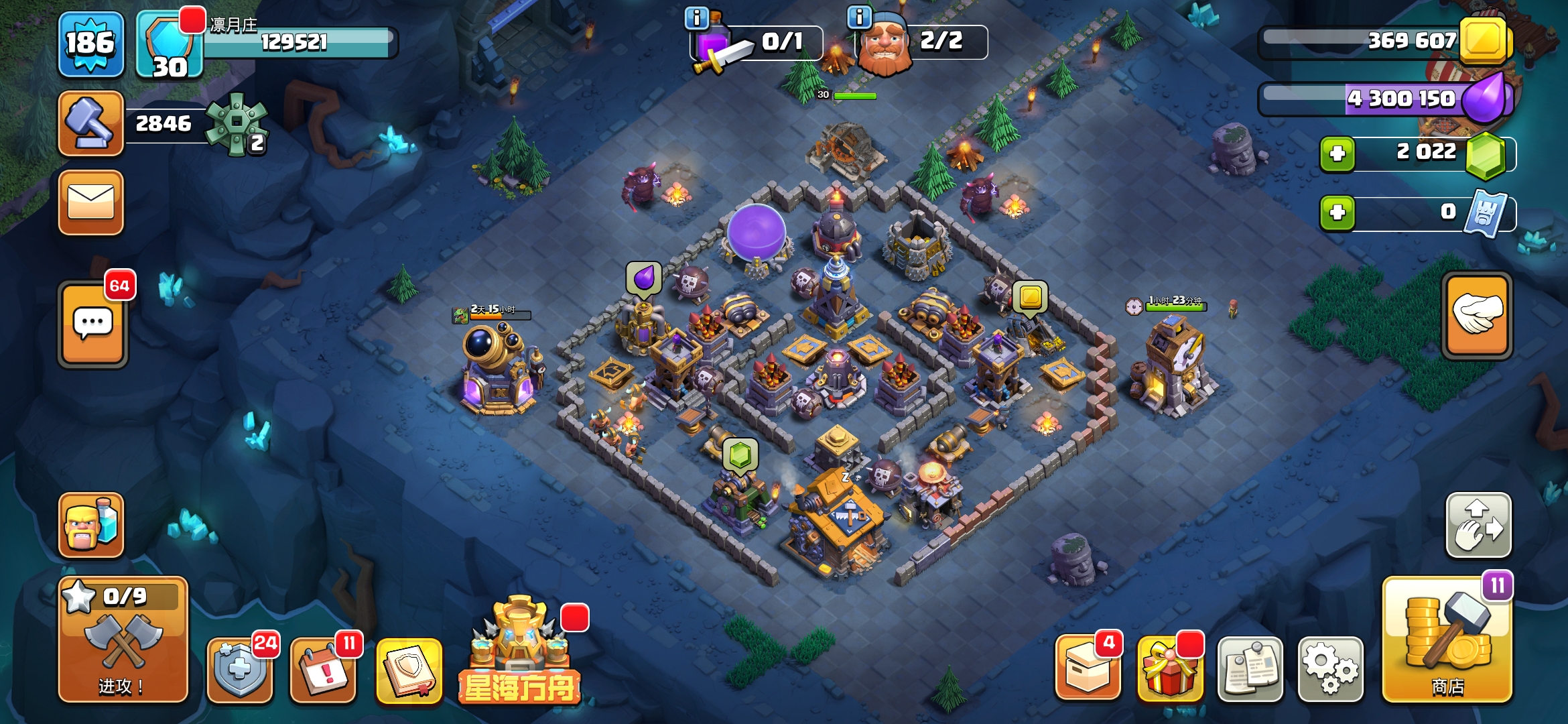
Task: Add green gems with the plus button
Action: click(1337, 154)
